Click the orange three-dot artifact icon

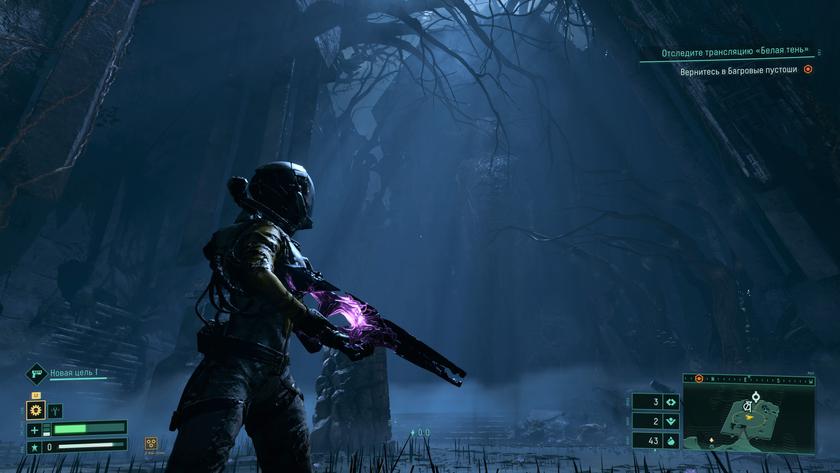(151, 443)
